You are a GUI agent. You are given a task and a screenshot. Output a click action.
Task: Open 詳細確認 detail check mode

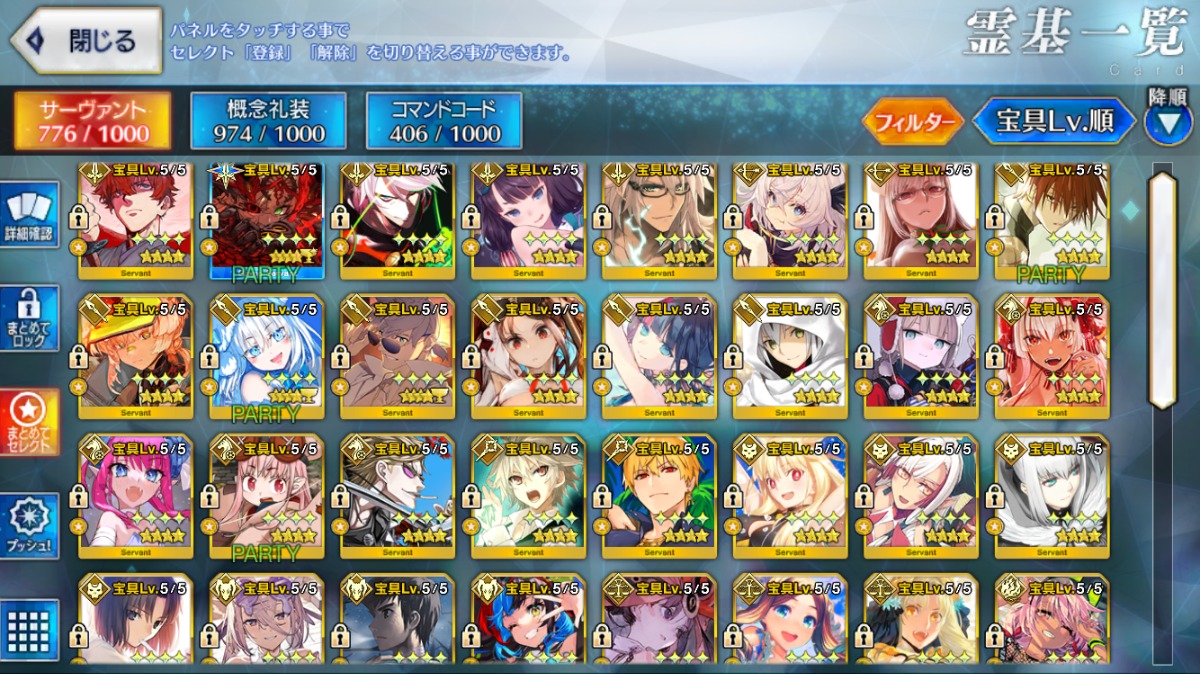32,216
